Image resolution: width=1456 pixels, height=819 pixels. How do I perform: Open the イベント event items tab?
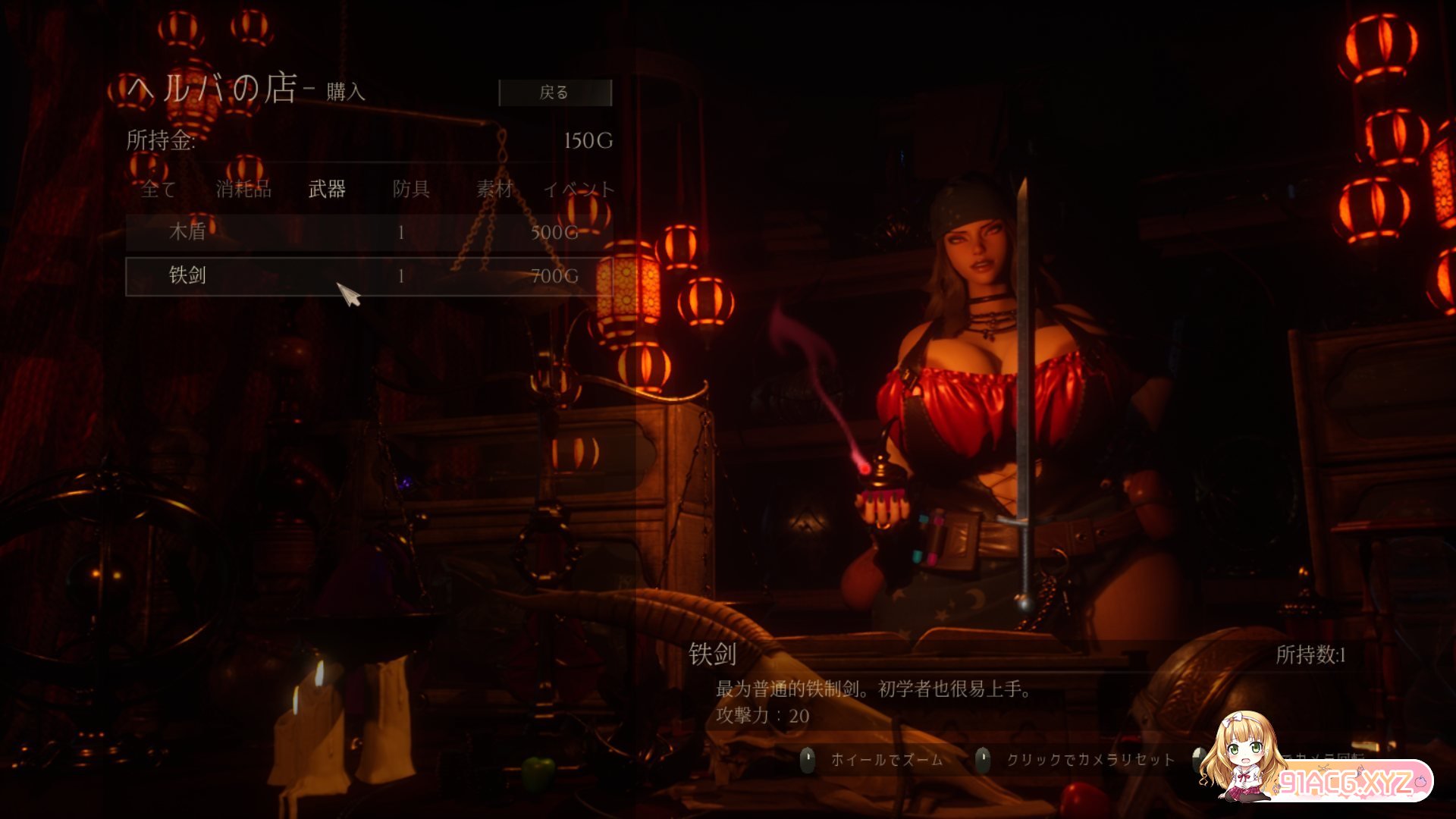(579, 189)
